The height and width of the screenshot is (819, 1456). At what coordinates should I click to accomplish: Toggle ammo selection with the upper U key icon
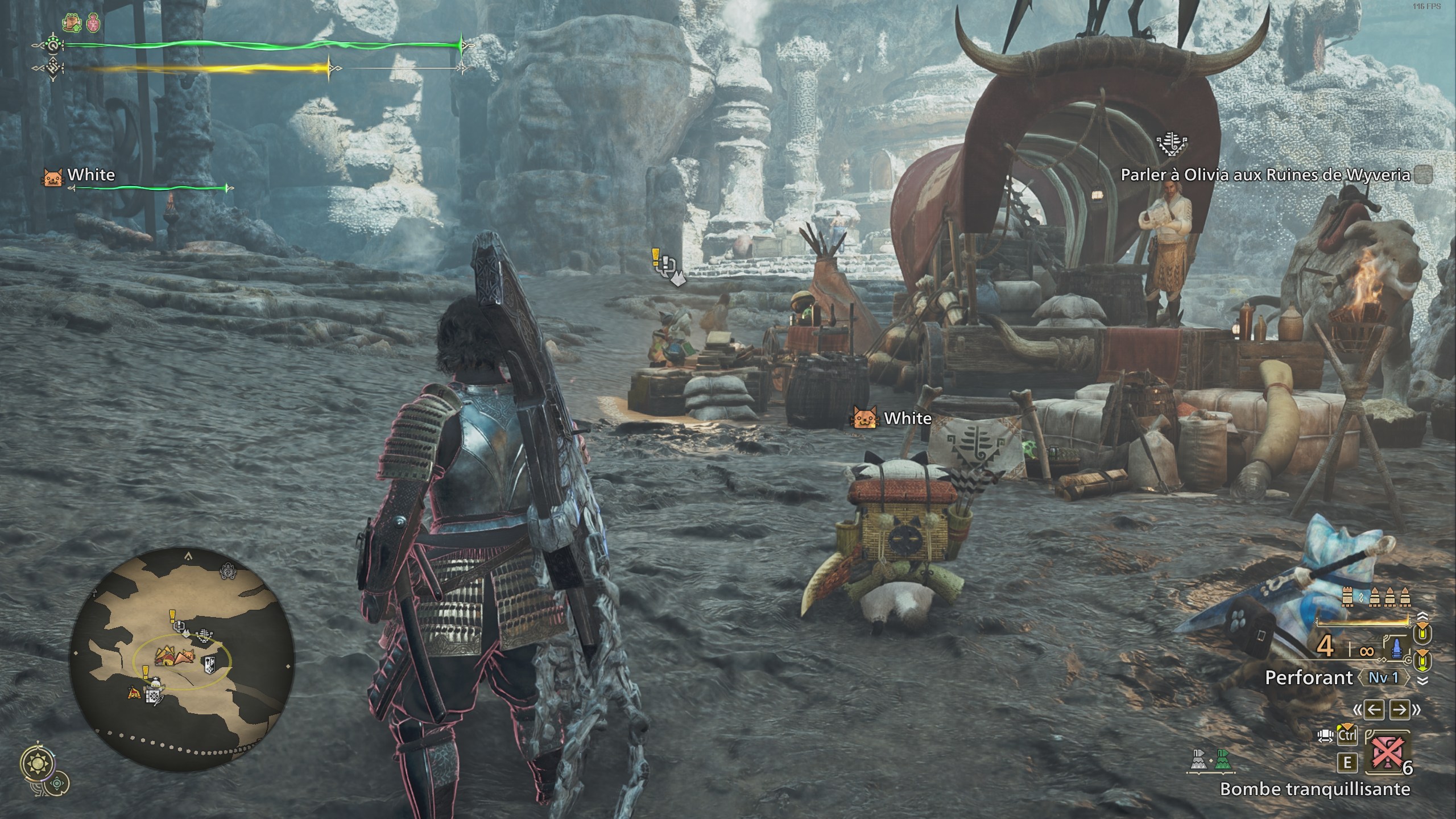[1422, 633]
